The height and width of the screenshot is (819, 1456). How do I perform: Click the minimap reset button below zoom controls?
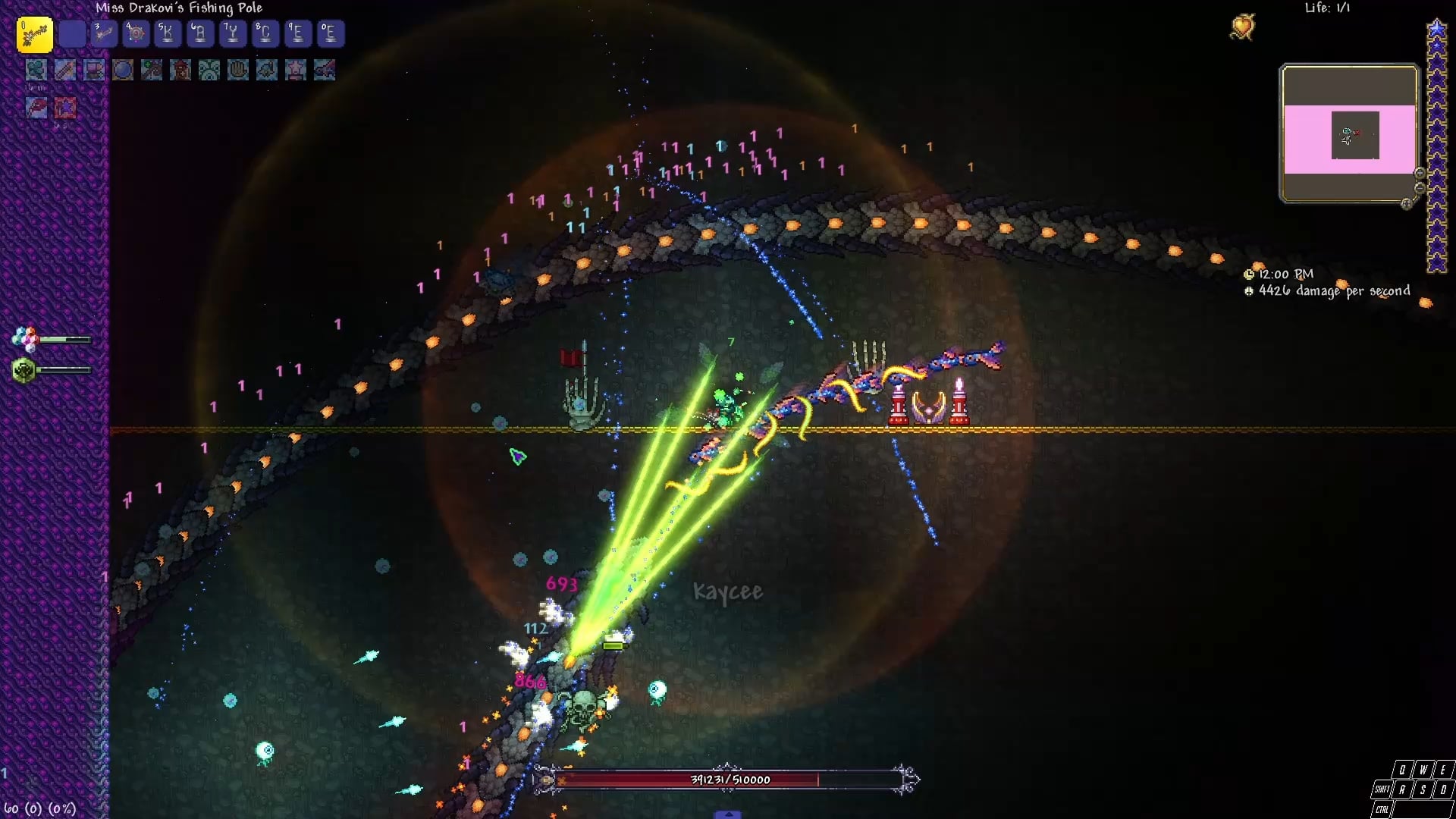pyautogui.click(x=1407, y=203)
